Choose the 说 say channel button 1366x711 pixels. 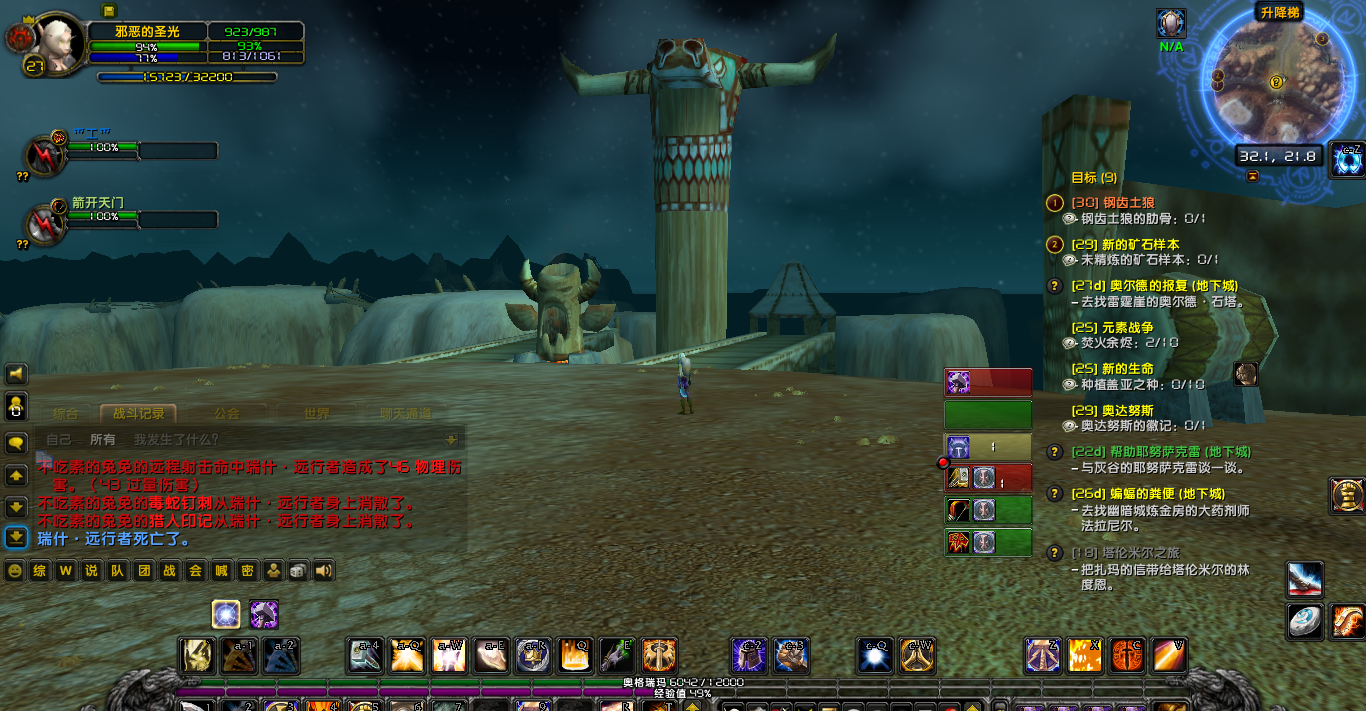pyautogui.click(x=92, y=571)
